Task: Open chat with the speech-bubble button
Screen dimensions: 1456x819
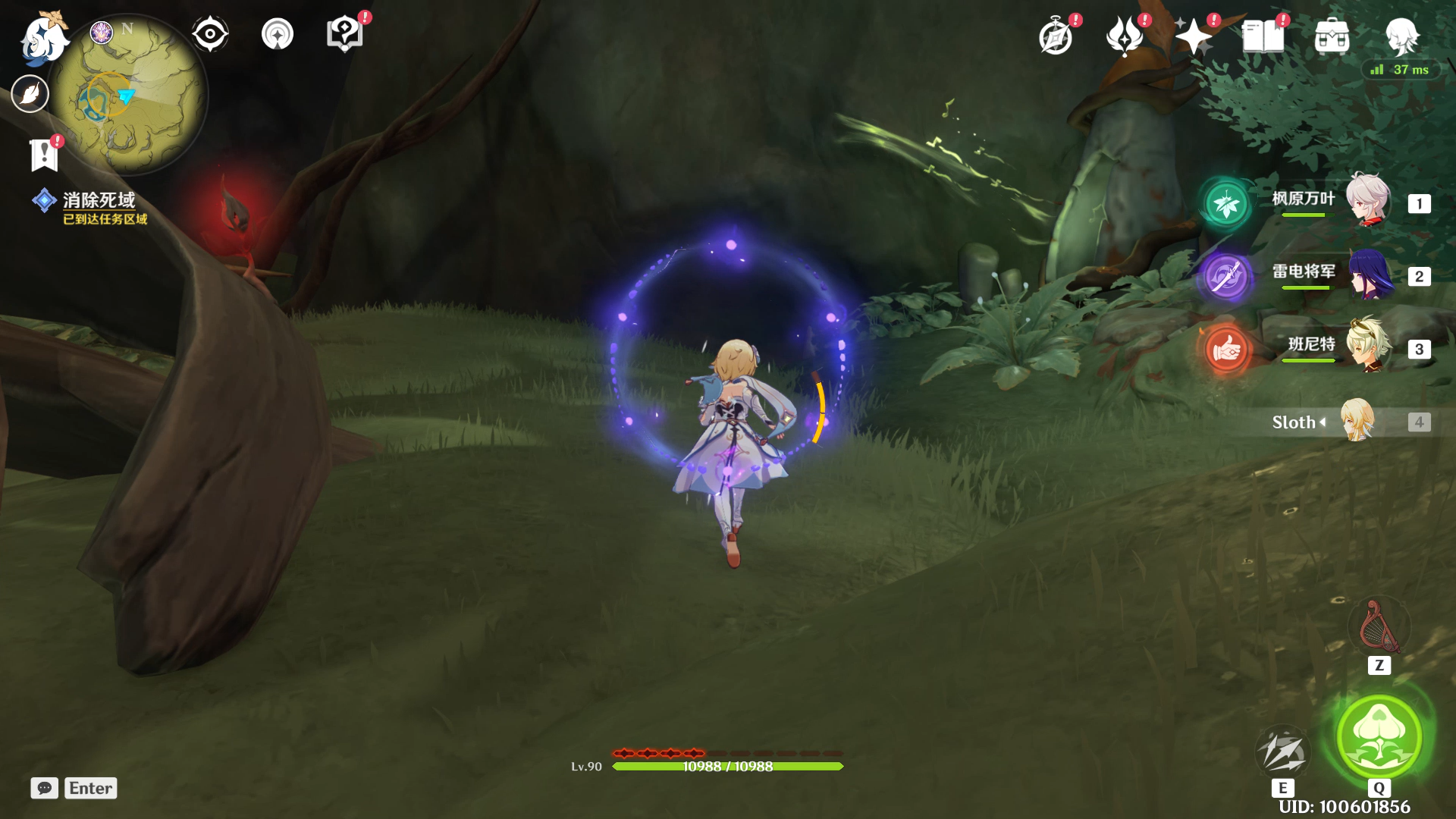Action: click(44, 788)
